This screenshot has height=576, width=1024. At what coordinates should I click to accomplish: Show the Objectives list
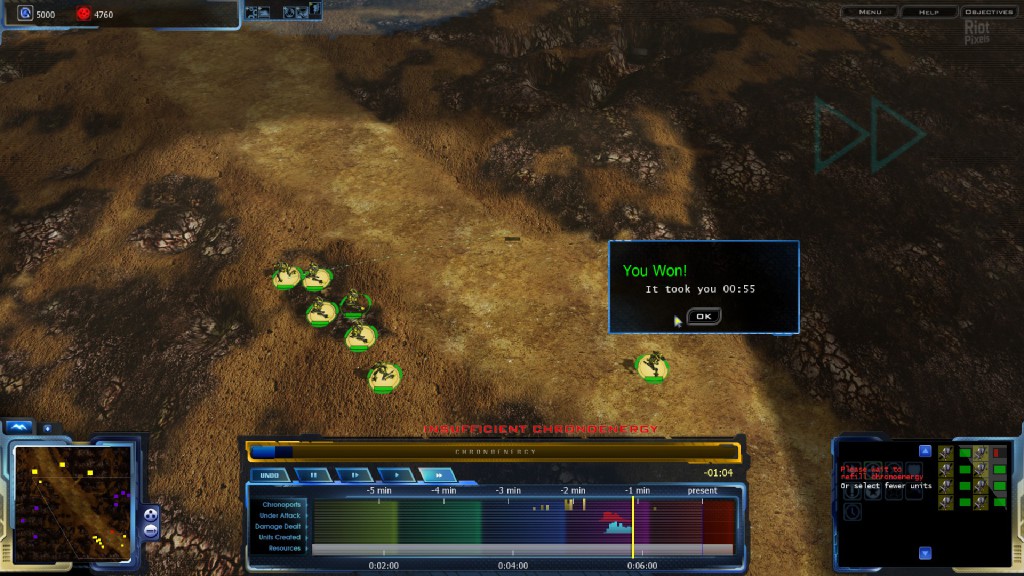(x=988, y=12)
